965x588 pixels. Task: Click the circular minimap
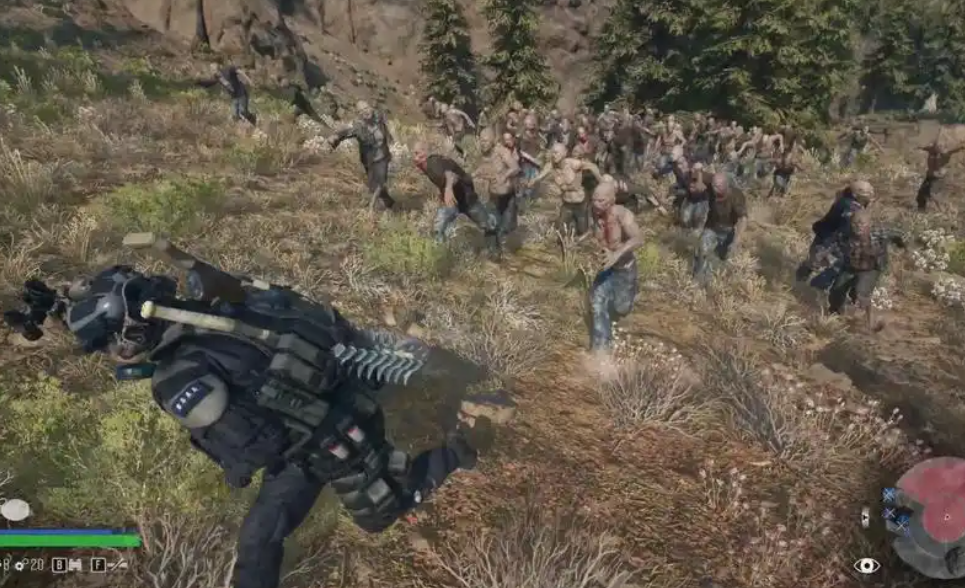[x=932, y=516]
